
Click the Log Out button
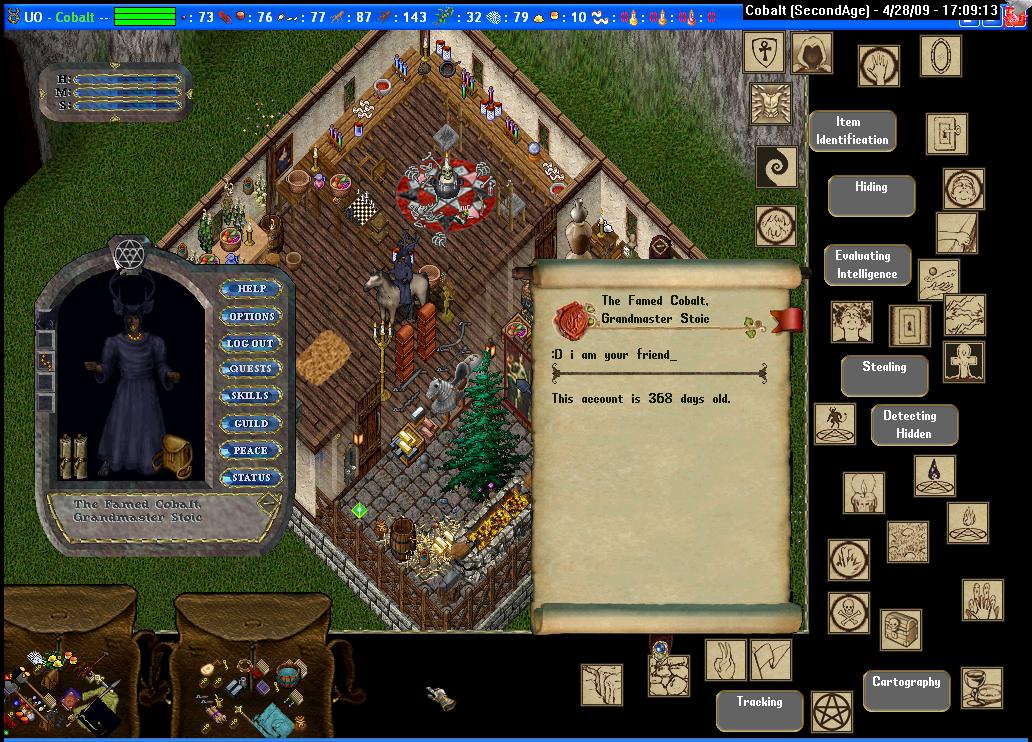coord(250,343)
